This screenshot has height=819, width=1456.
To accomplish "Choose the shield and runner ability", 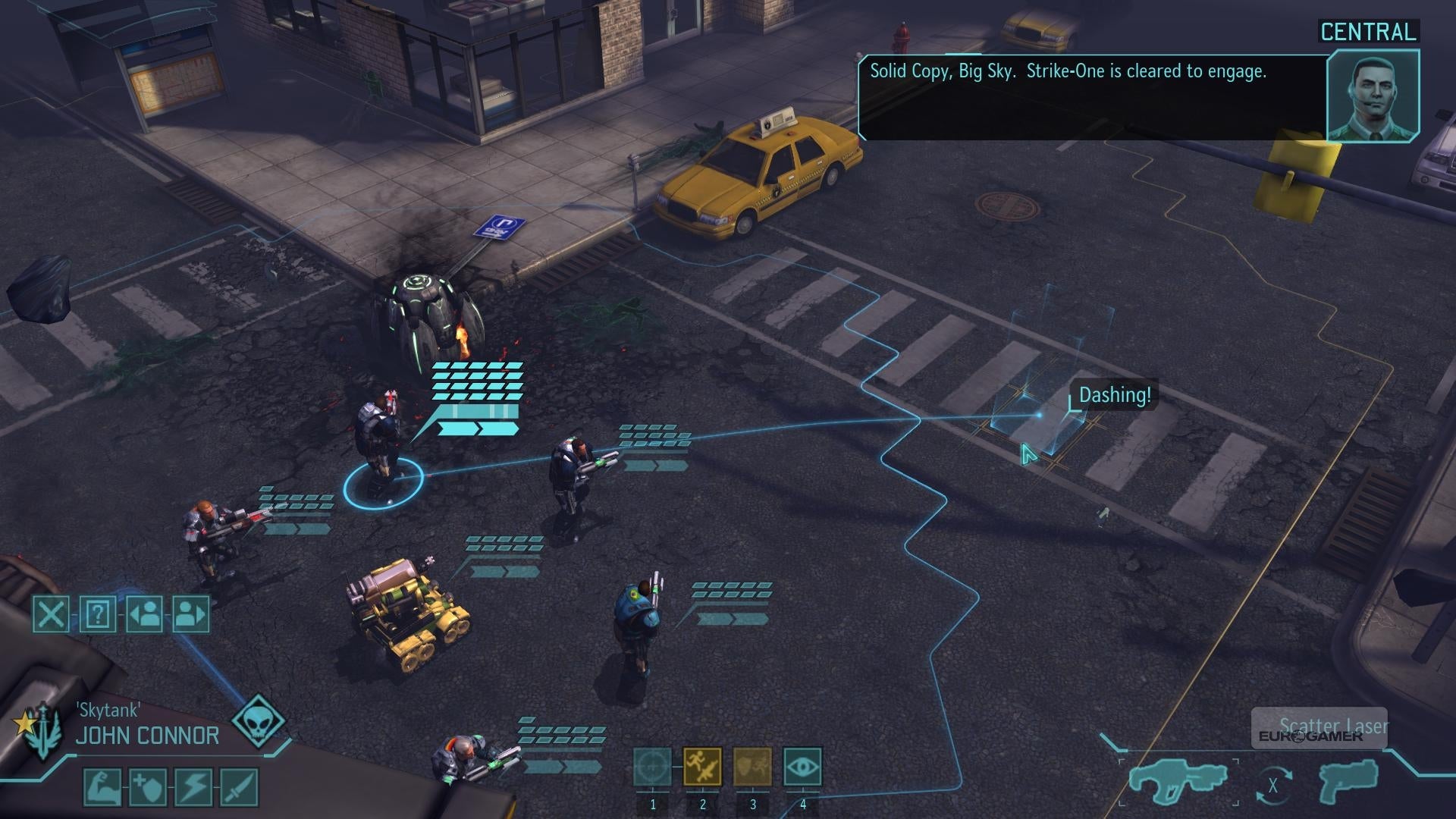I will coord(752,767).
